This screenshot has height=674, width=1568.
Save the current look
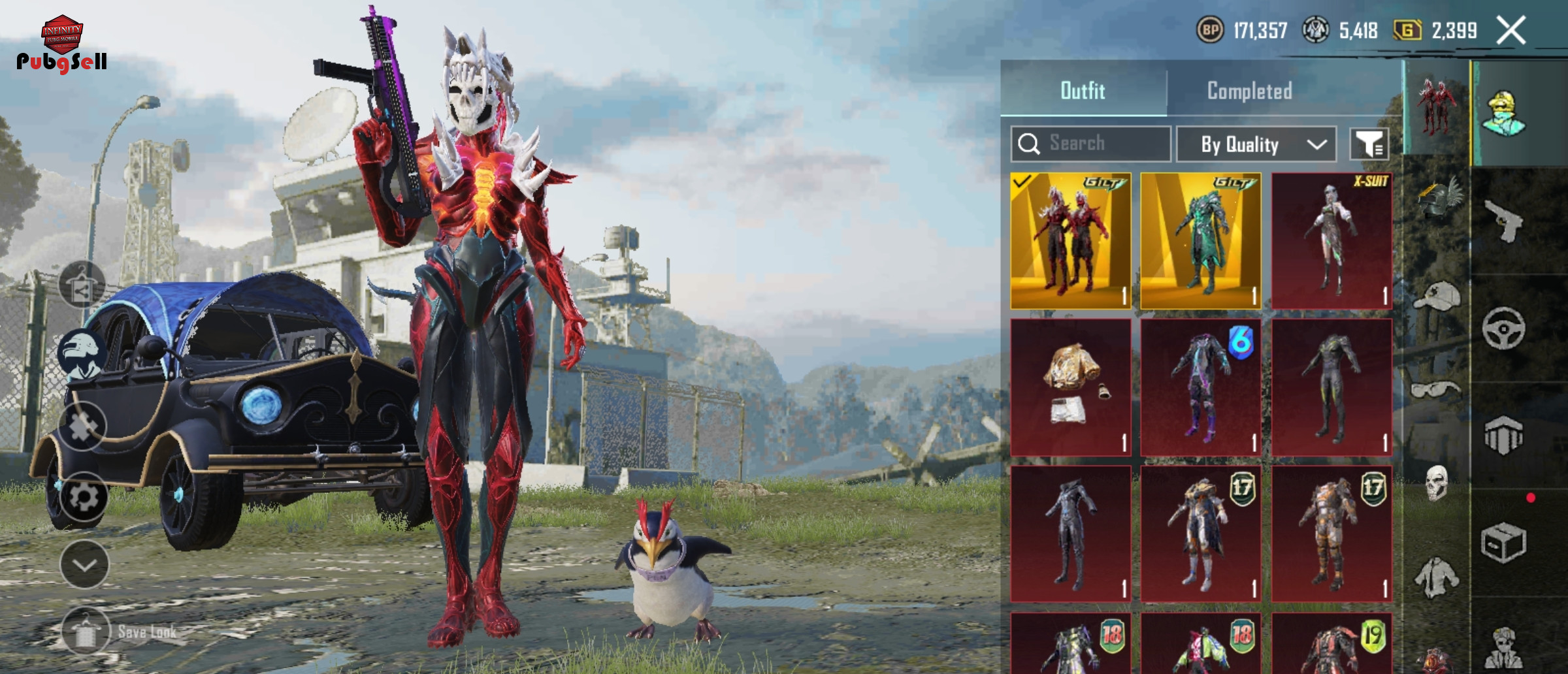pos(86,632)
